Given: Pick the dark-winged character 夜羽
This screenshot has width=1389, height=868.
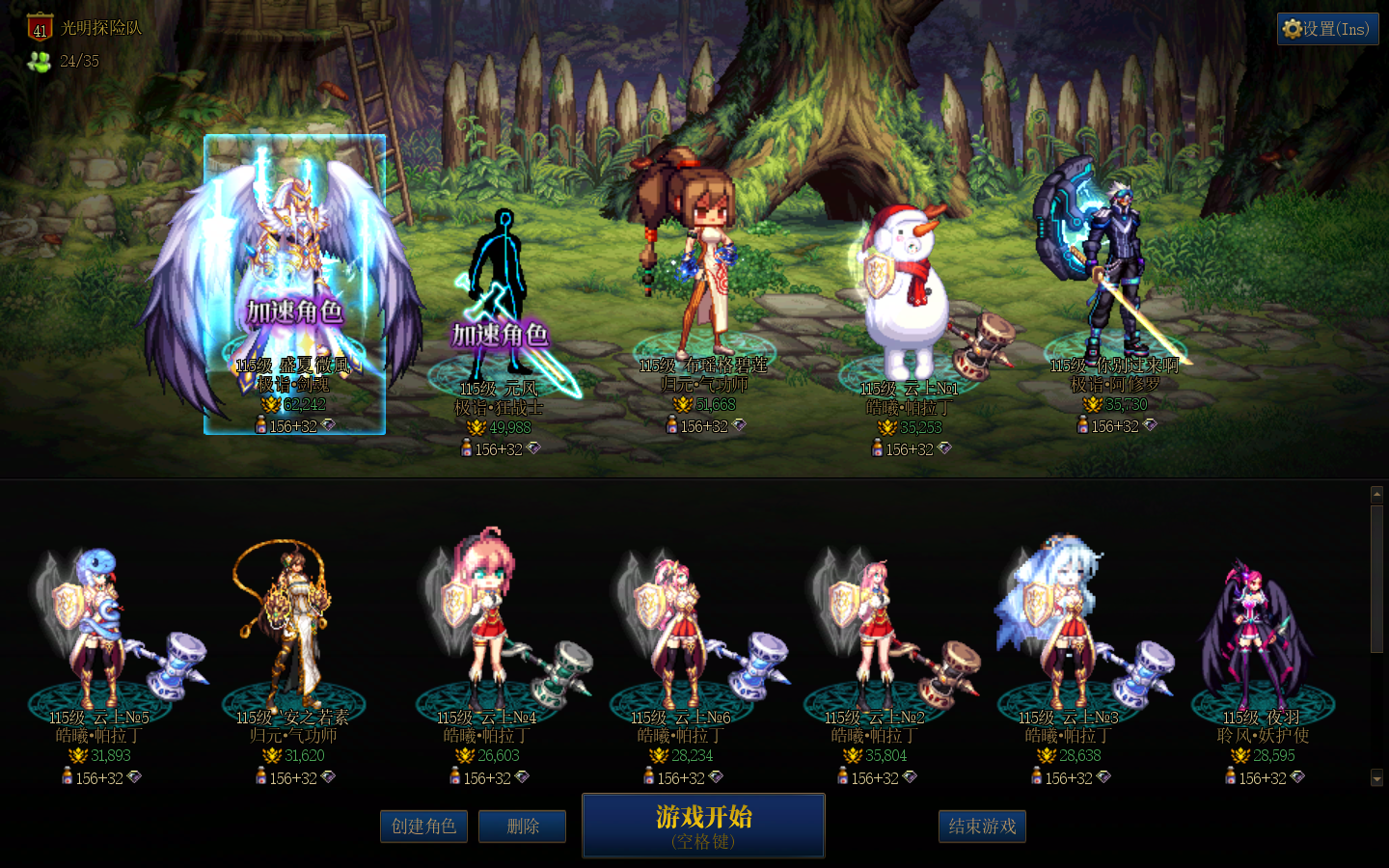Looking at the screenshot, I should point(1261,627).
